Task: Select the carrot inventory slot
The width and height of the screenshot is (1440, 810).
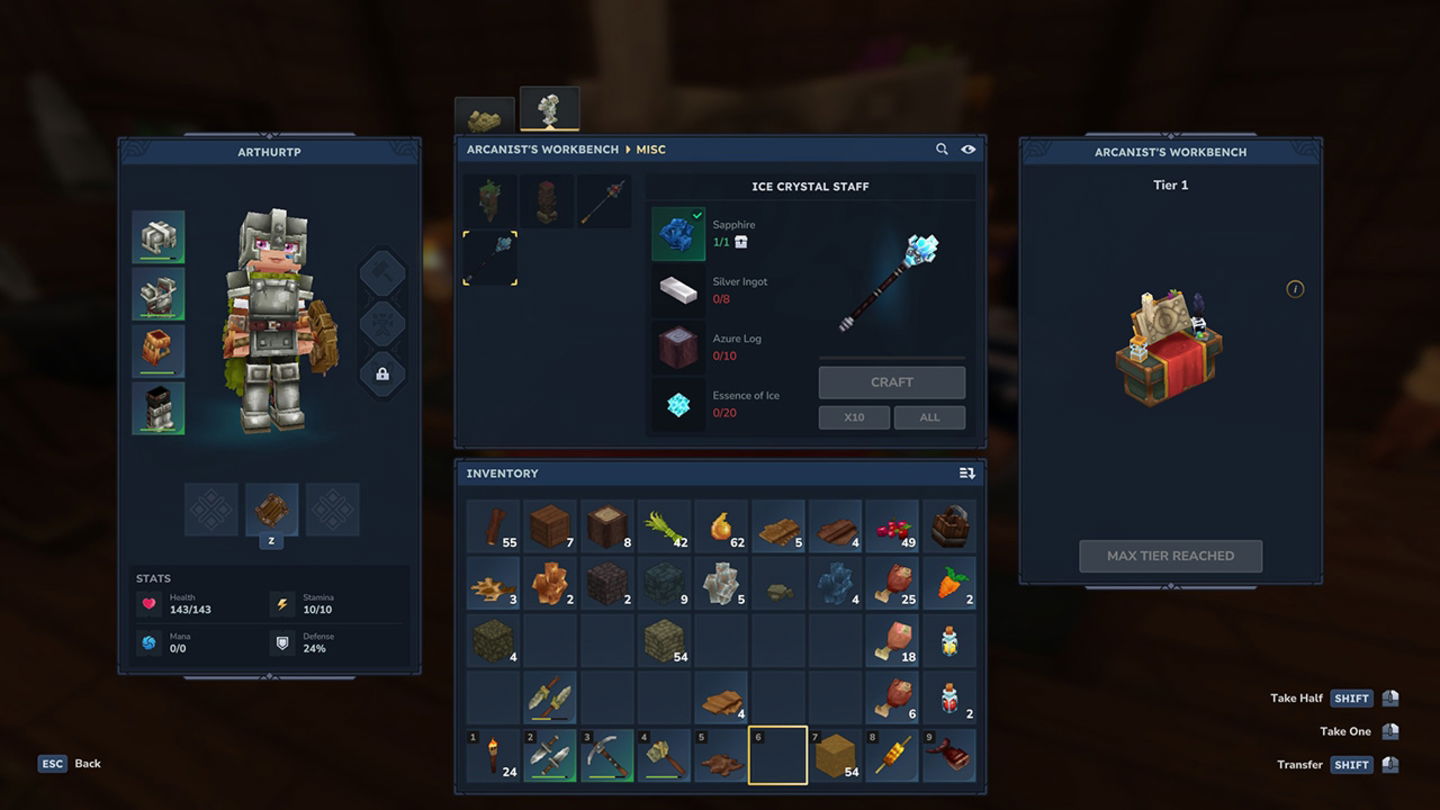Action: click(x=949, y=583)
